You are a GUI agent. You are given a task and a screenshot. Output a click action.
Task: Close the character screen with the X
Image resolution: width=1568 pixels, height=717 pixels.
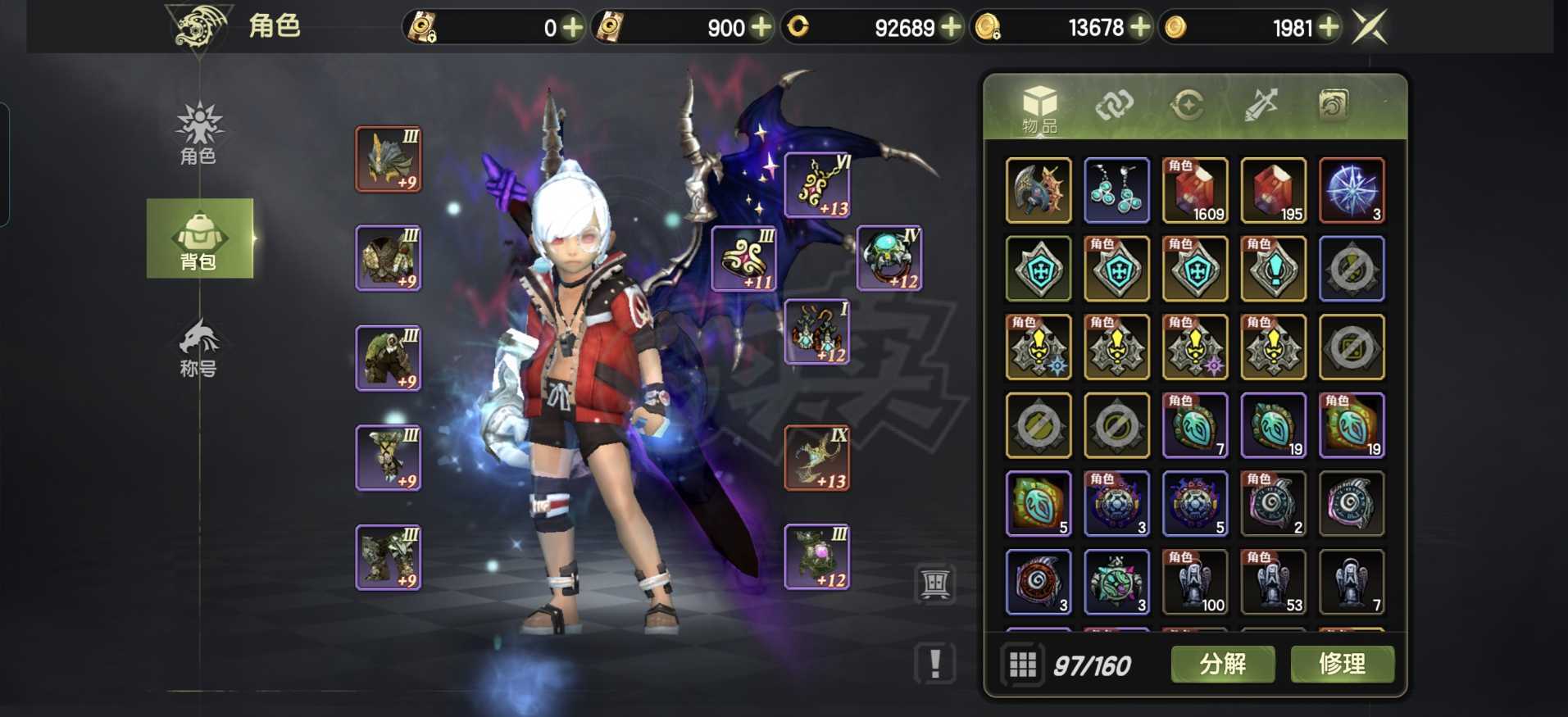tap(1370, 27)
